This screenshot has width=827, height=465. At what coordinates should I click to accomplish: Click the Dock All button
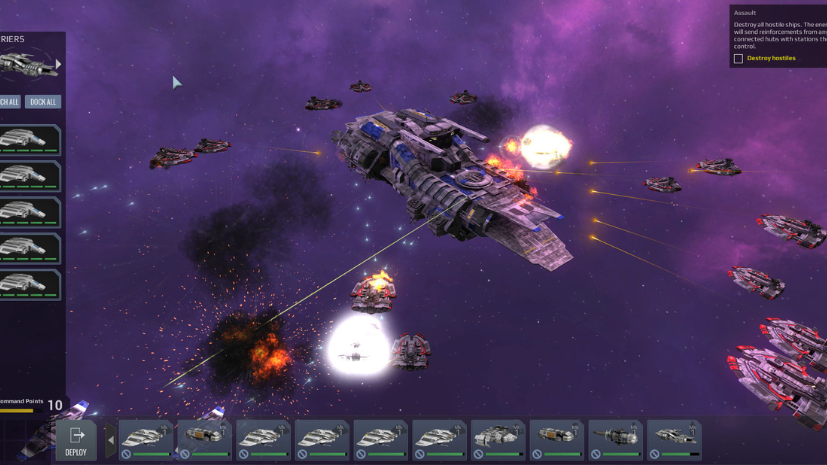click(x=43, y=101)
